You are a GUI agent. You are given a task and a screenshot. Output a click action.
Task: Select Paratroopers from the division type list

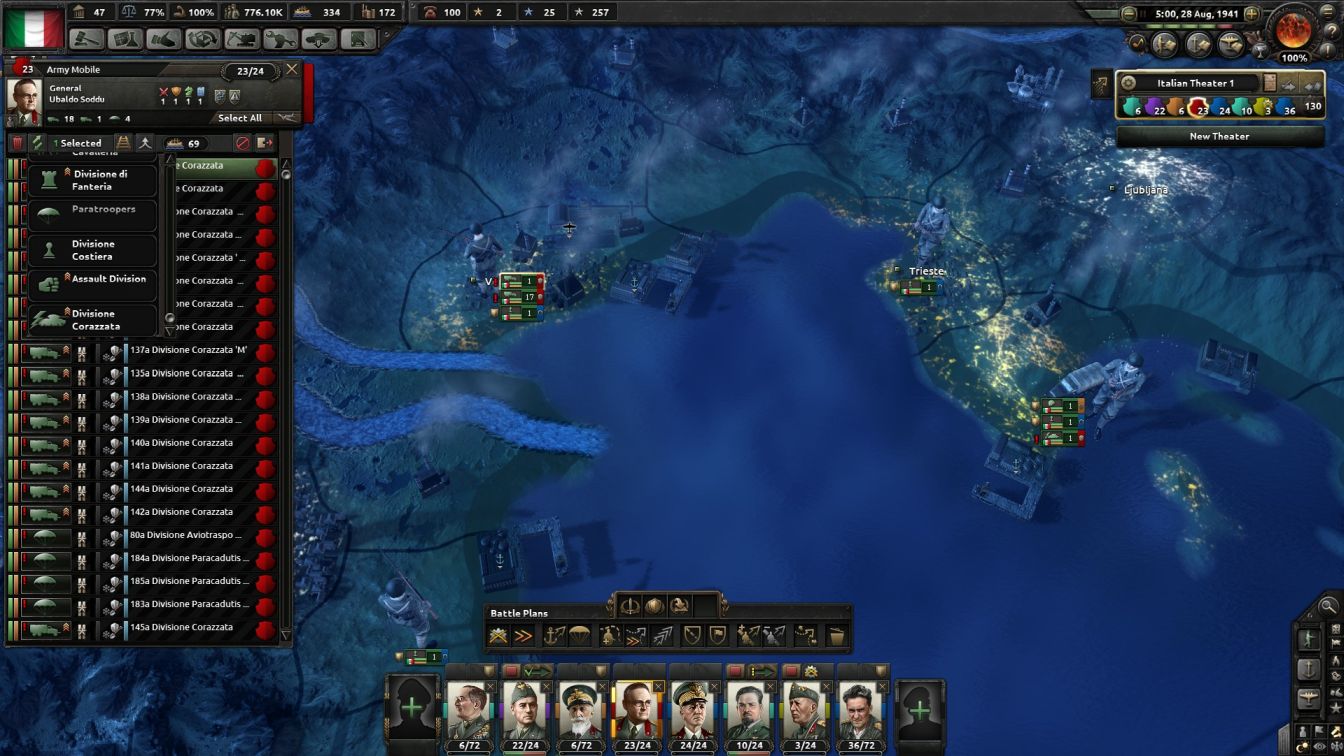(x=94, y=215)
